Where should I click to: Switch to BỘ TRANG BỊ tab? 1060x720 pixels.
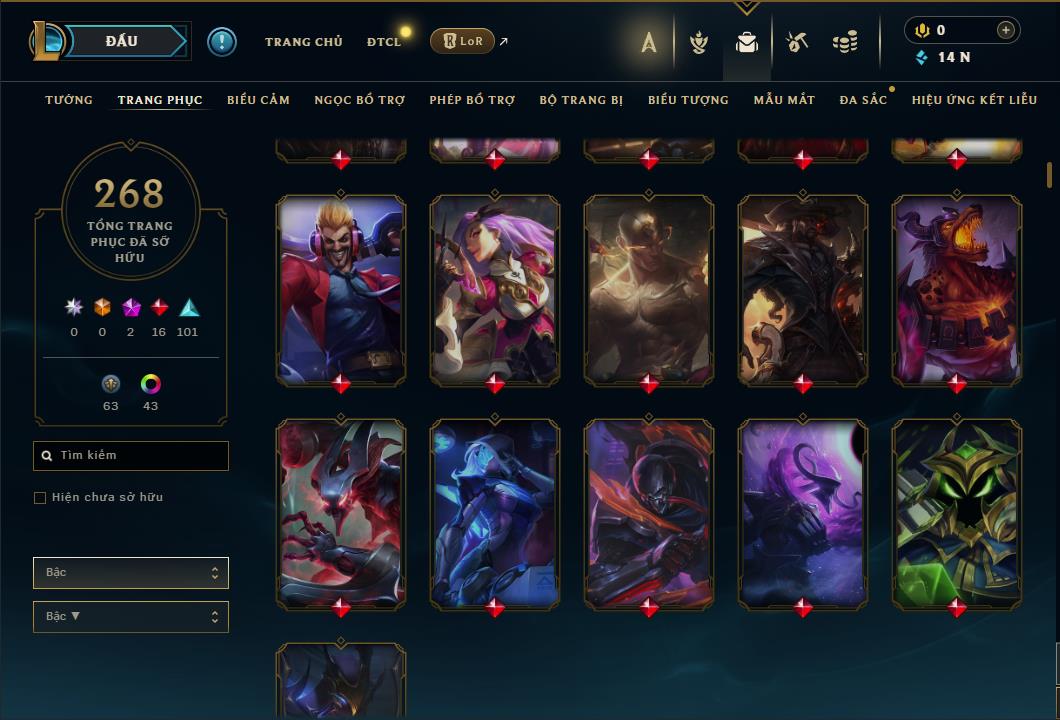point(581,100)
